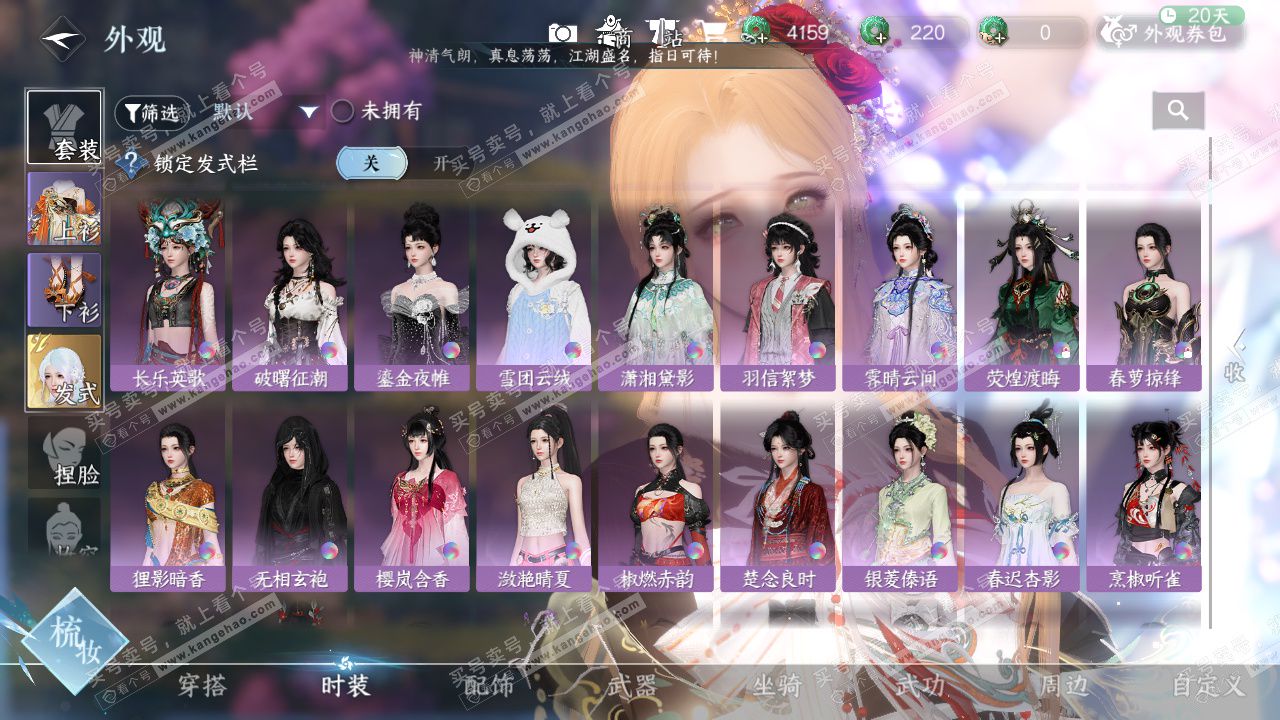Open the 筛选 filter button

[x=152, y=113]
